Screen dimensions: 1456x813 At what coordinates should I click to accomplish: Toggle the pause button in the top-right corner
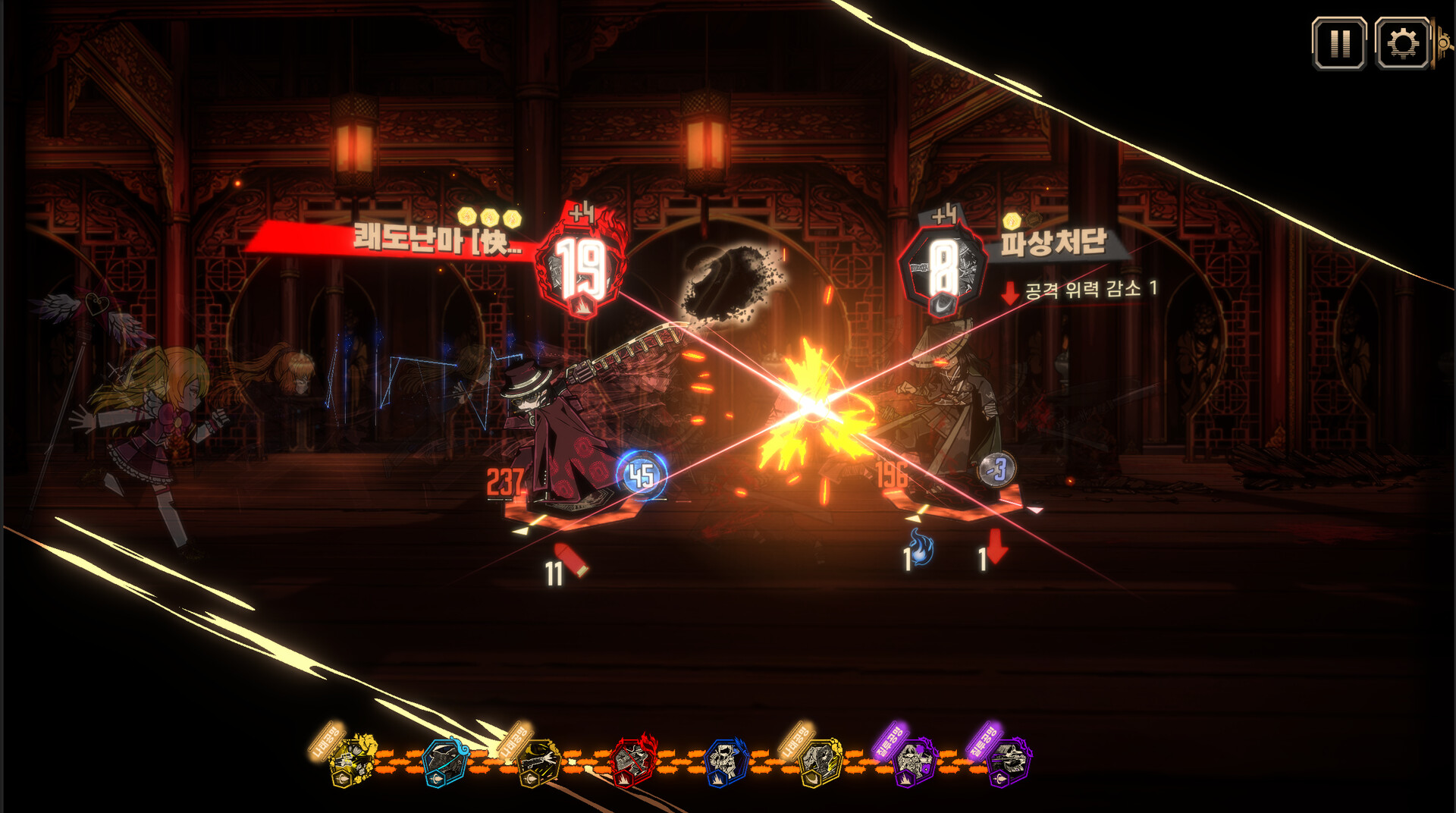[1339, 44]
